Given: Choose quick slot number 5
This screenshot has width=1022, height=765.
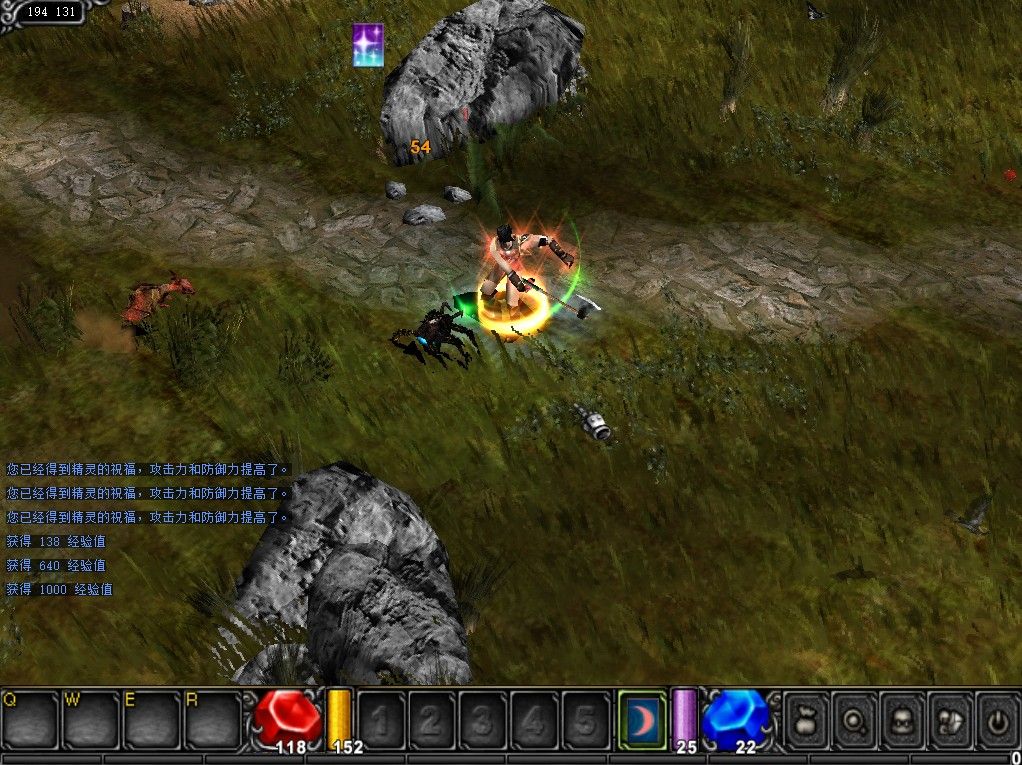Looking at the screenshot, I should [x=585, y=719].
